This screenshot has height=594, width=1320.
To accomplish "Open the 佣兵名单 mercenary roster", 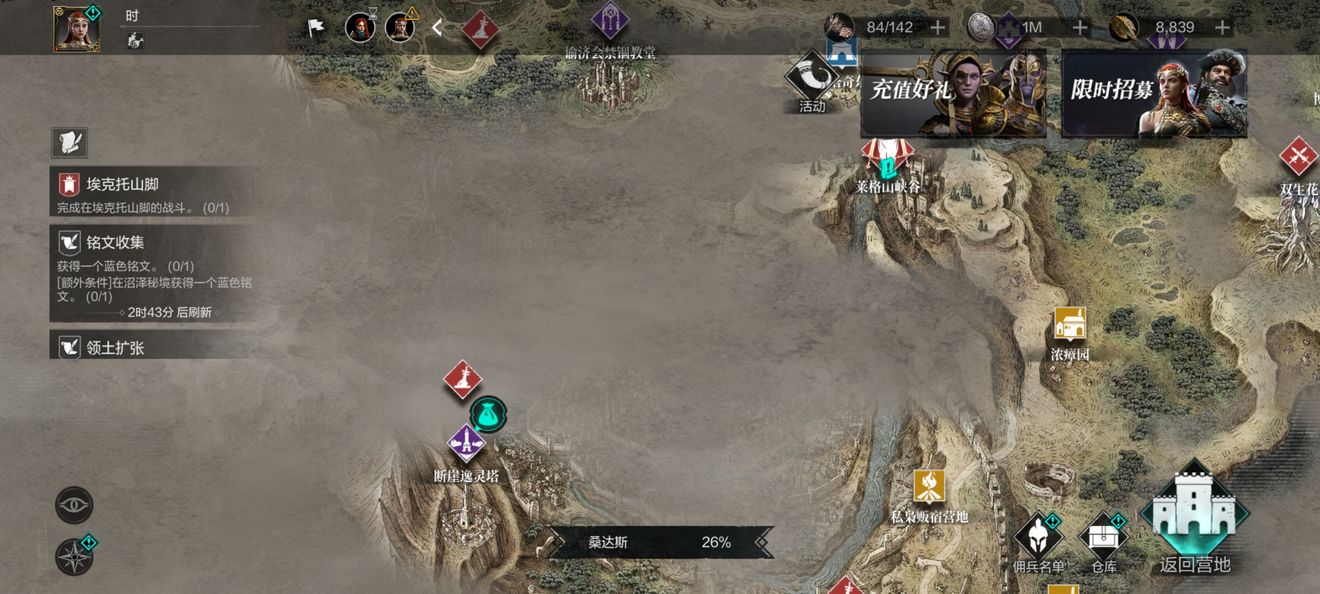I will 1039,543.
